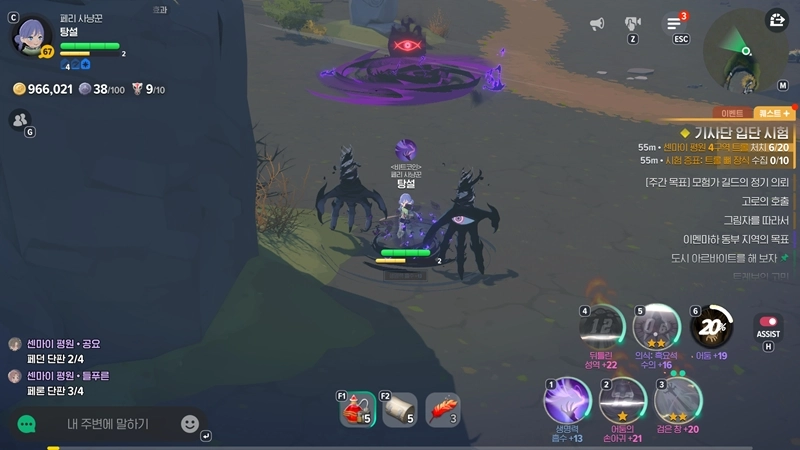Activate the 검은 창 skill
Viewport: 800px width, 450px height.
(x=678, y=401)
